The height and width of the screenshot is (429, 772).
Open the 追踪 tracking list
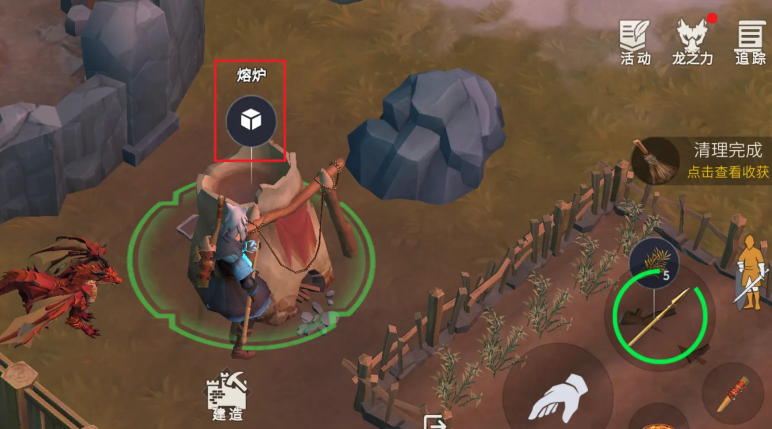click(750, 42)
